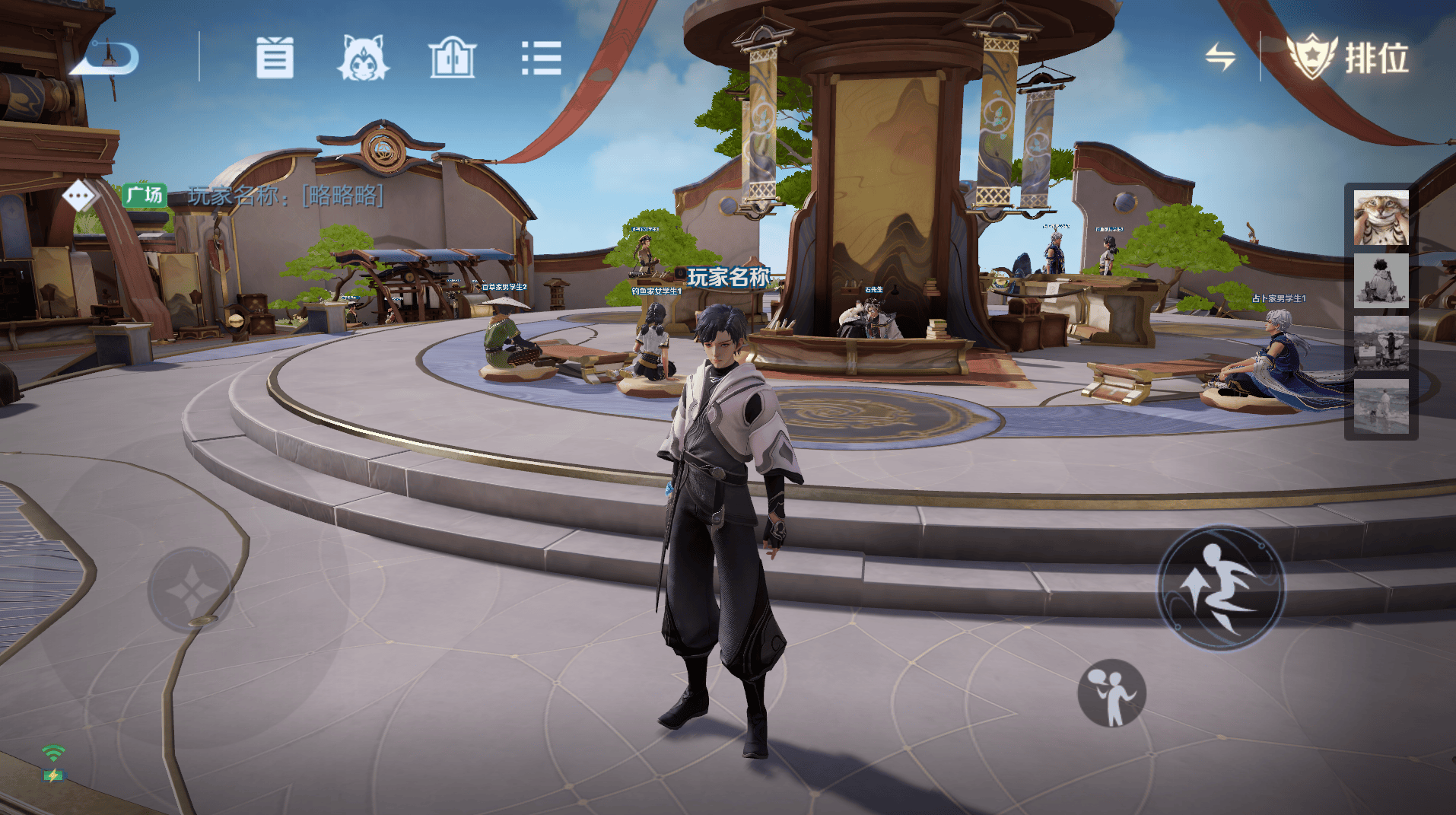Open the list menu icon

[541, 58]
